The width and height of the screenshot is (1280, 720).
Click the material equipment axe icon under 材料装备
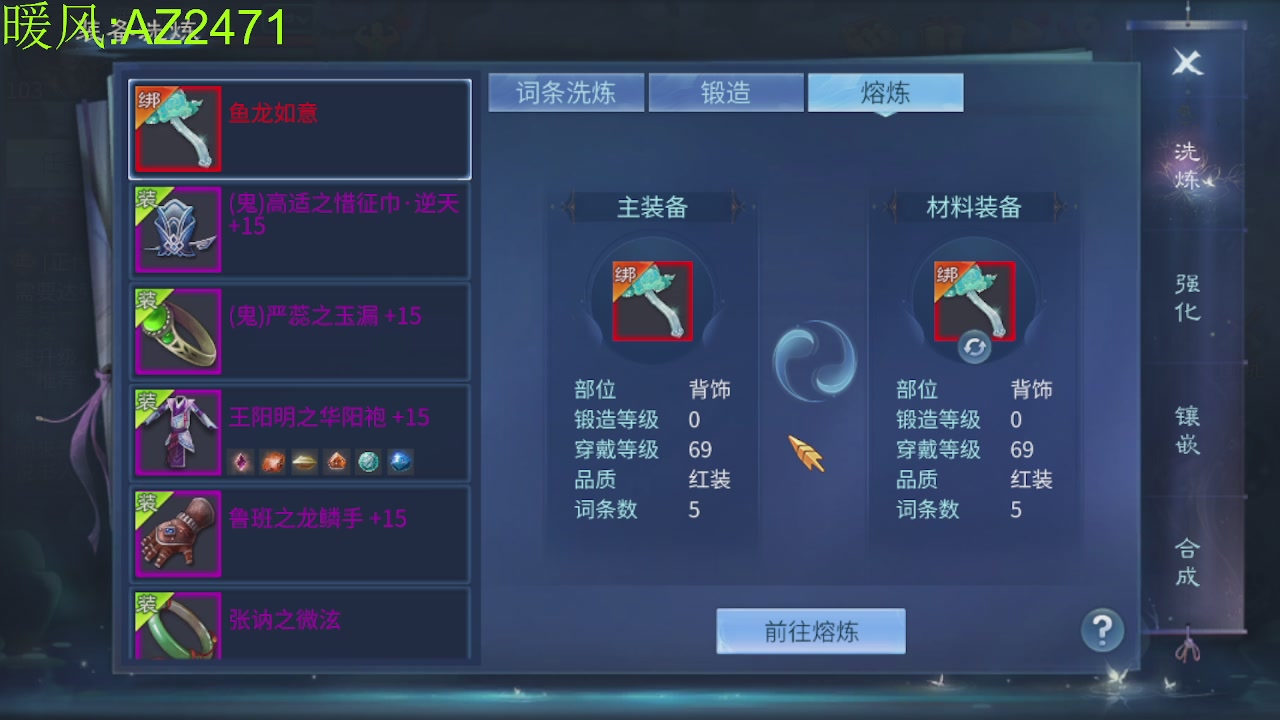975,300
